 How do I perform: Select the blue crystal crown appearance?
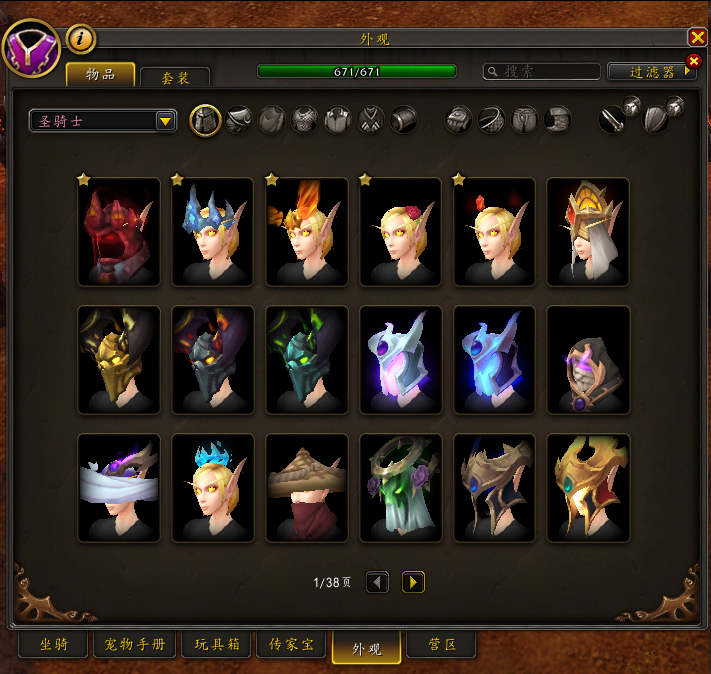213,232
